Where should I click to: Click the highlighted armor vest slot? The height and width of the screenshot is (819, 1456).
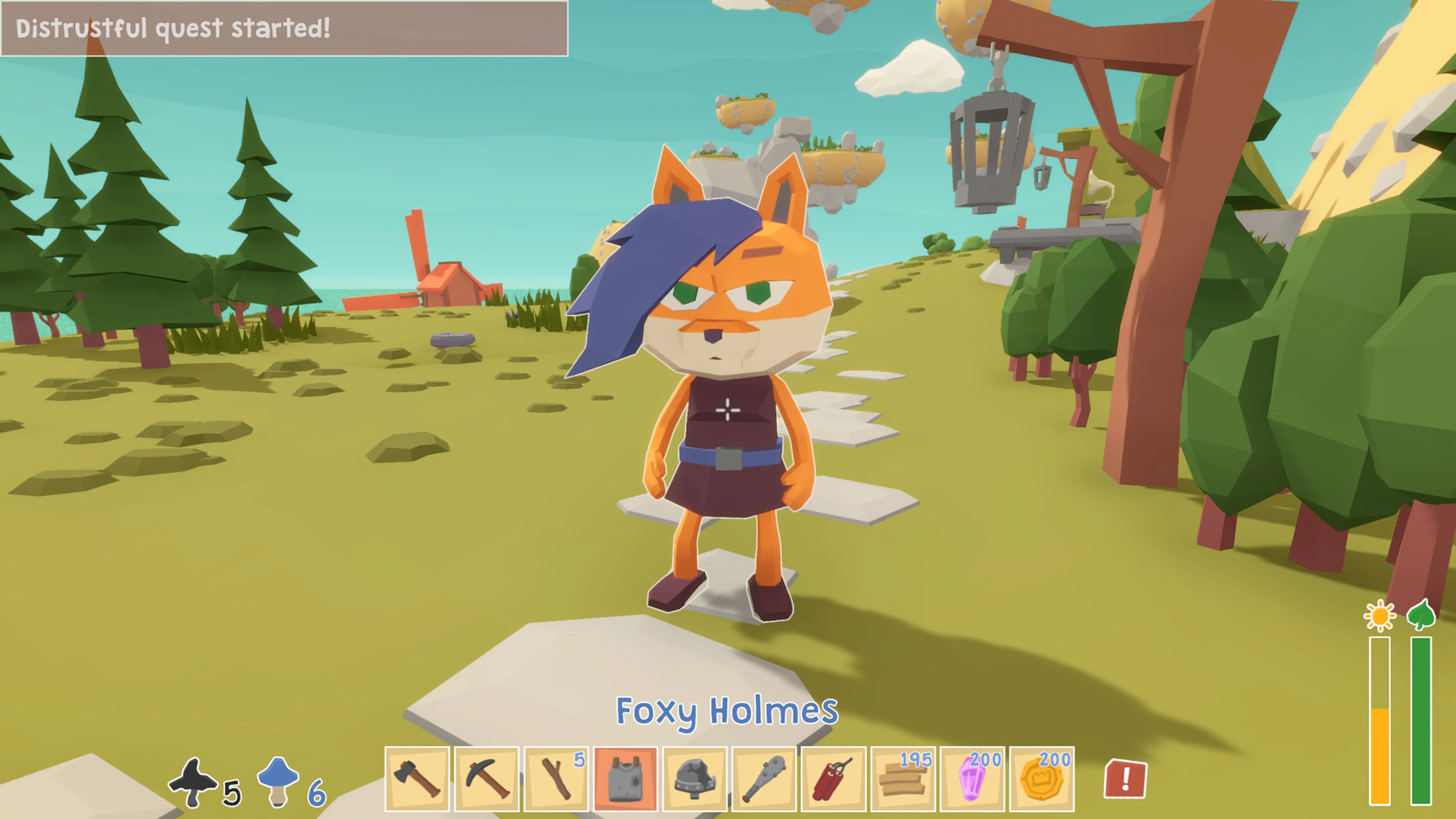click(626, 778)
